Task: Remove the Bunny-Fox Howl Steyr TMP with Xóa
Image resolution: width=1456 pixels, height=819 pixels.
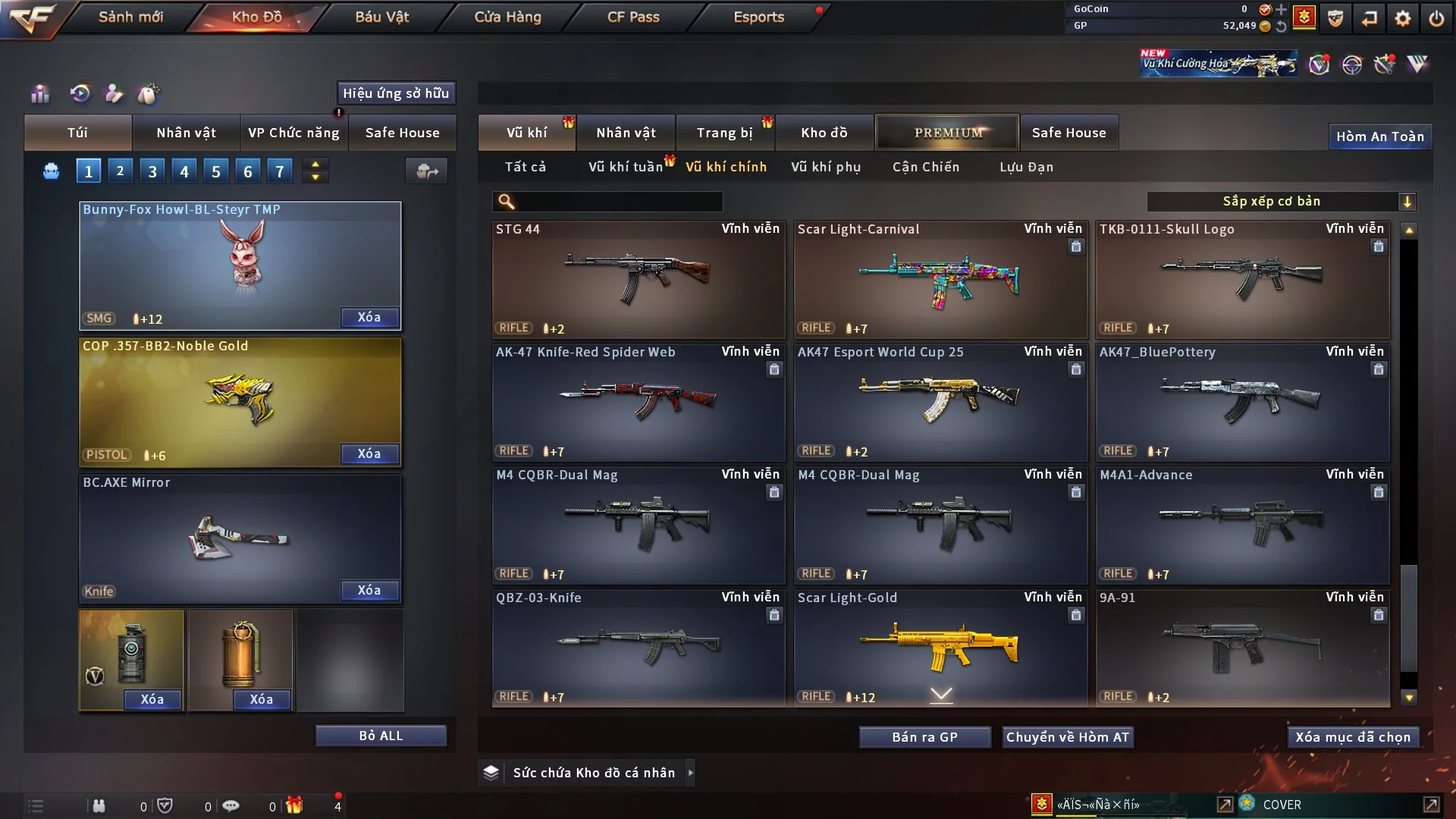Action: pyautogui.click(x=369, y=318)
